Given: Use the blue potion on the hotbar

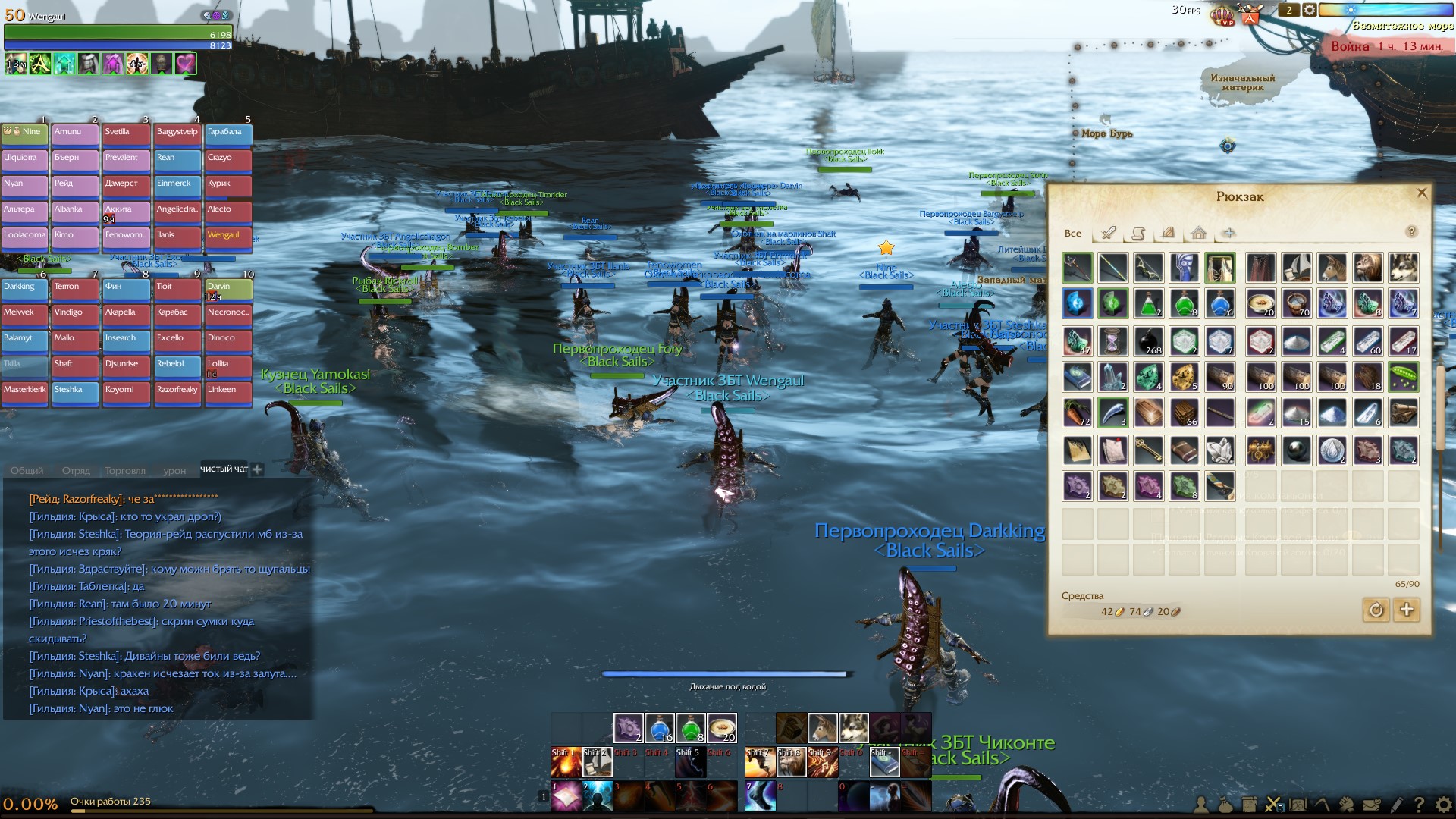Looking at the screenshot, I should point(659,728).
